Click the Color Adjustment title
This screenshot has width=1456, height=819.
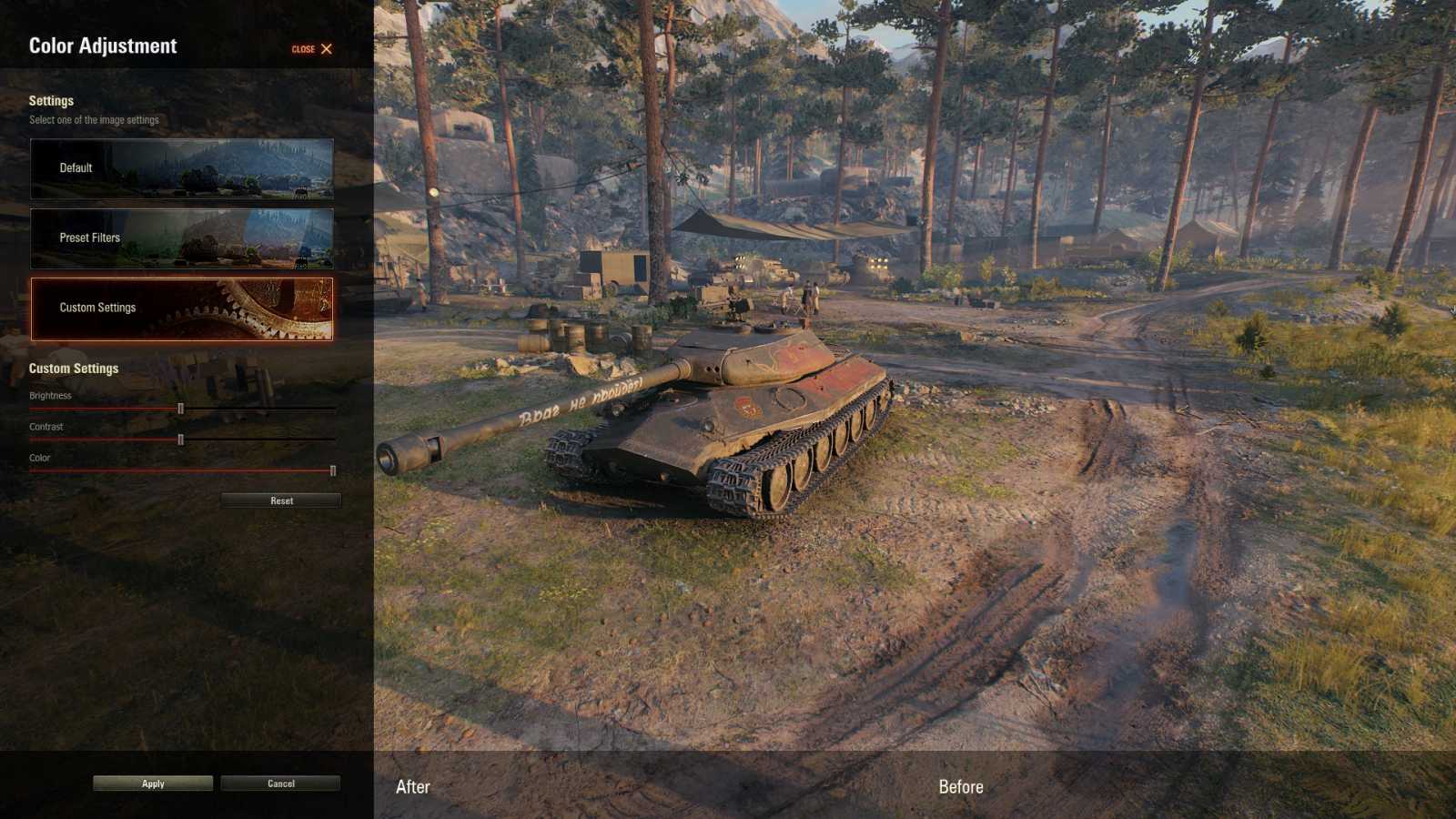tap(103, 45)
